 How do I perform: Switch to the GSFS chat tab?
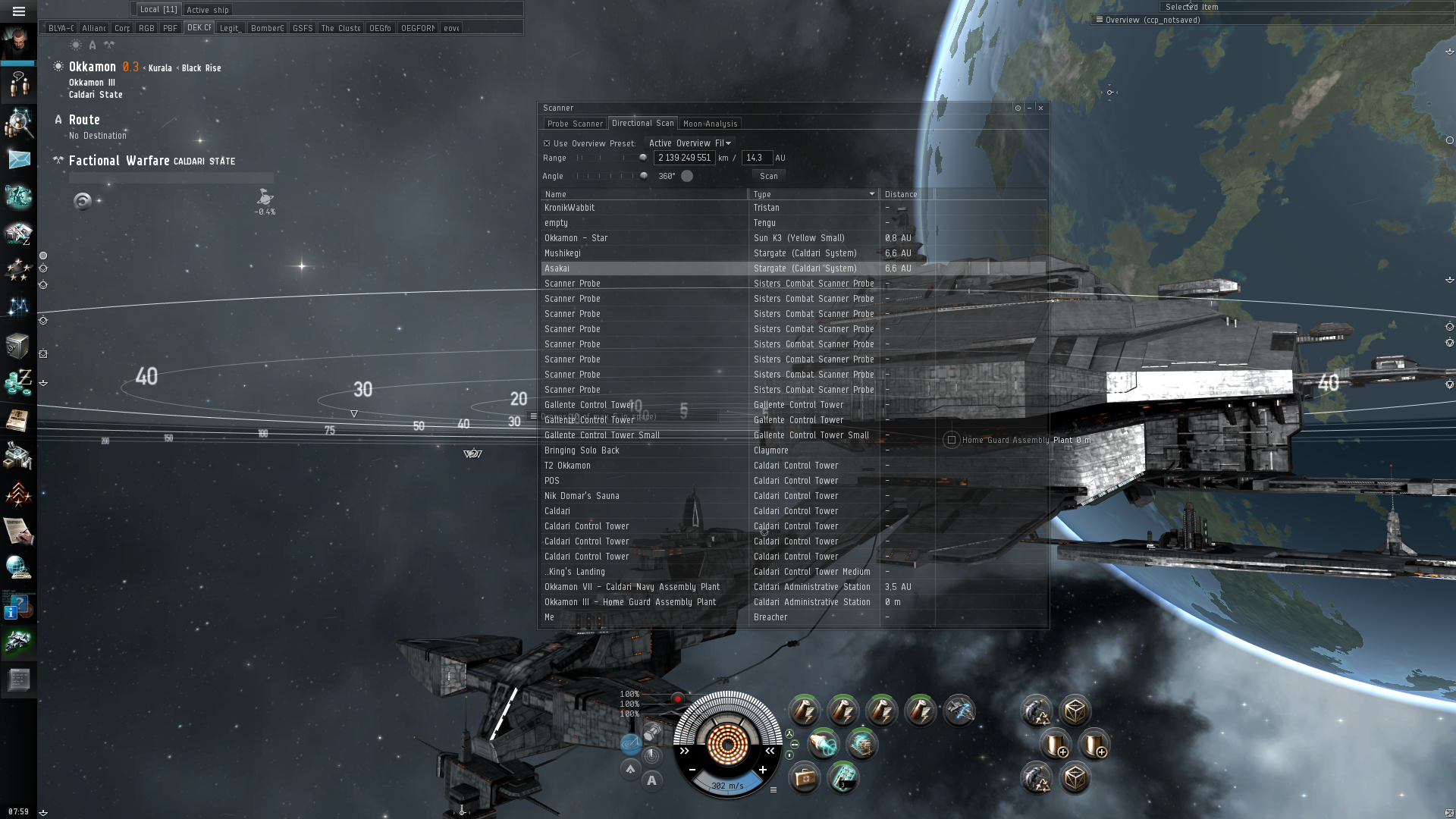(302, 28)
